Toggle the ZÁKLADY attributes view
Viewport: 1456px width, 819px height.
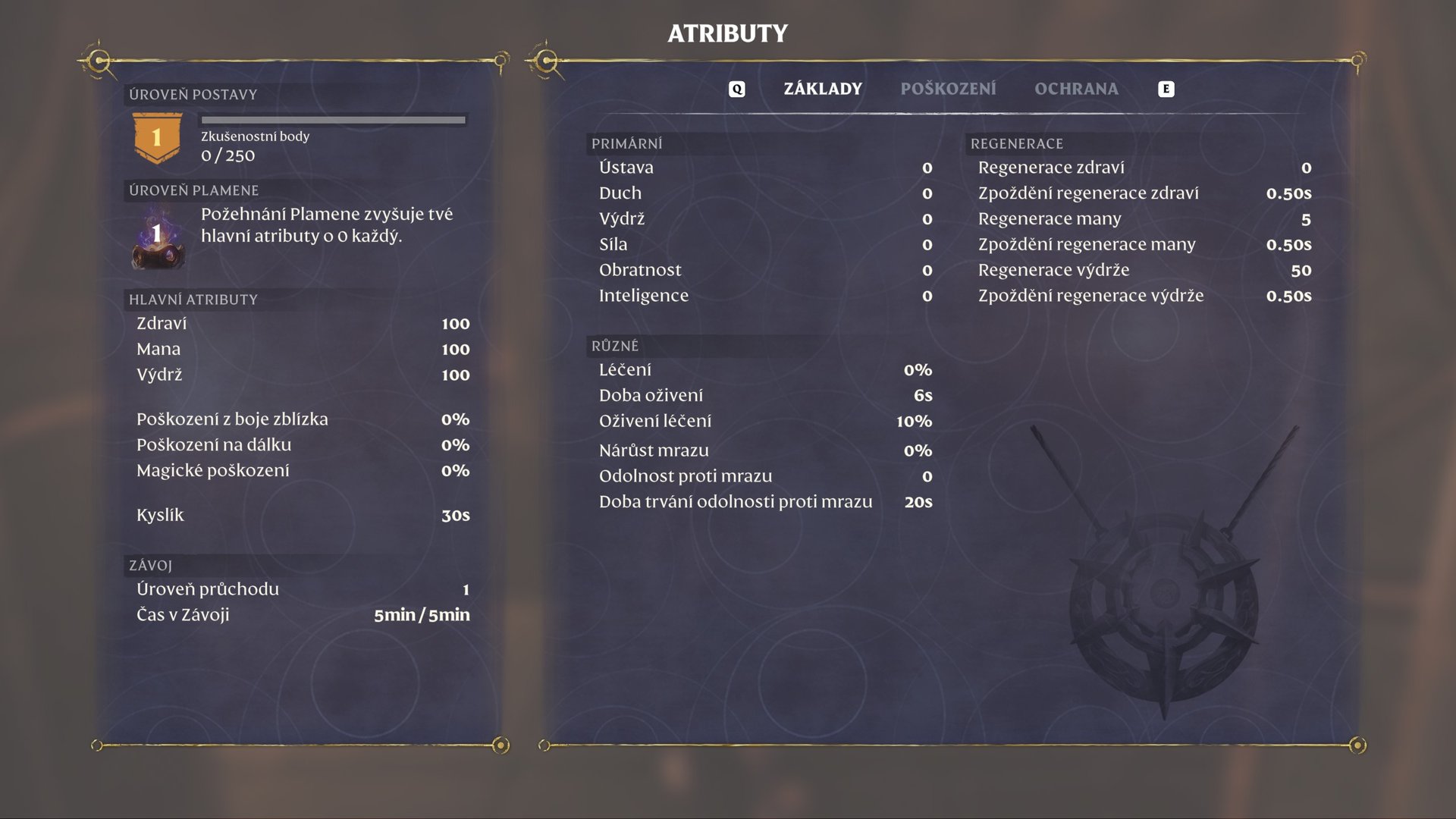[x=821, y=89]
